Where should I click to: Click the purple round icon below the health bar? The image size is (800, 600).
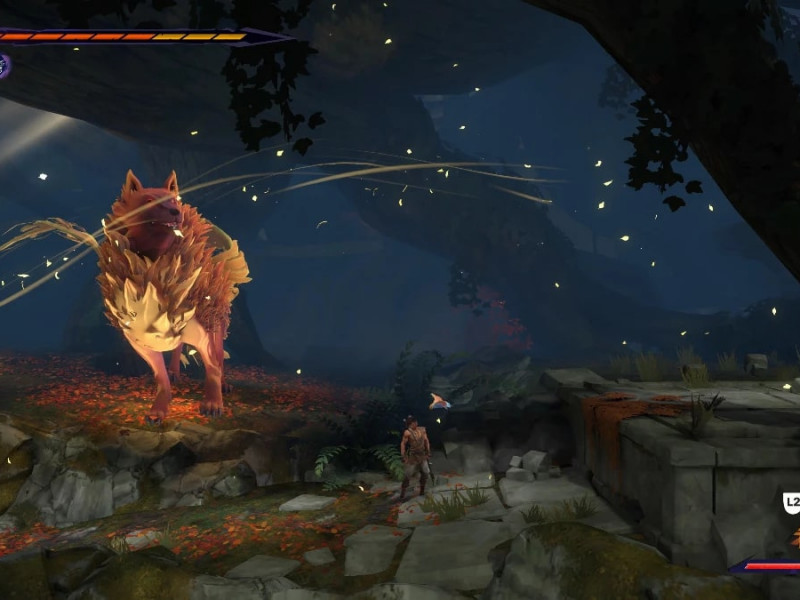[x=4, y=66]
